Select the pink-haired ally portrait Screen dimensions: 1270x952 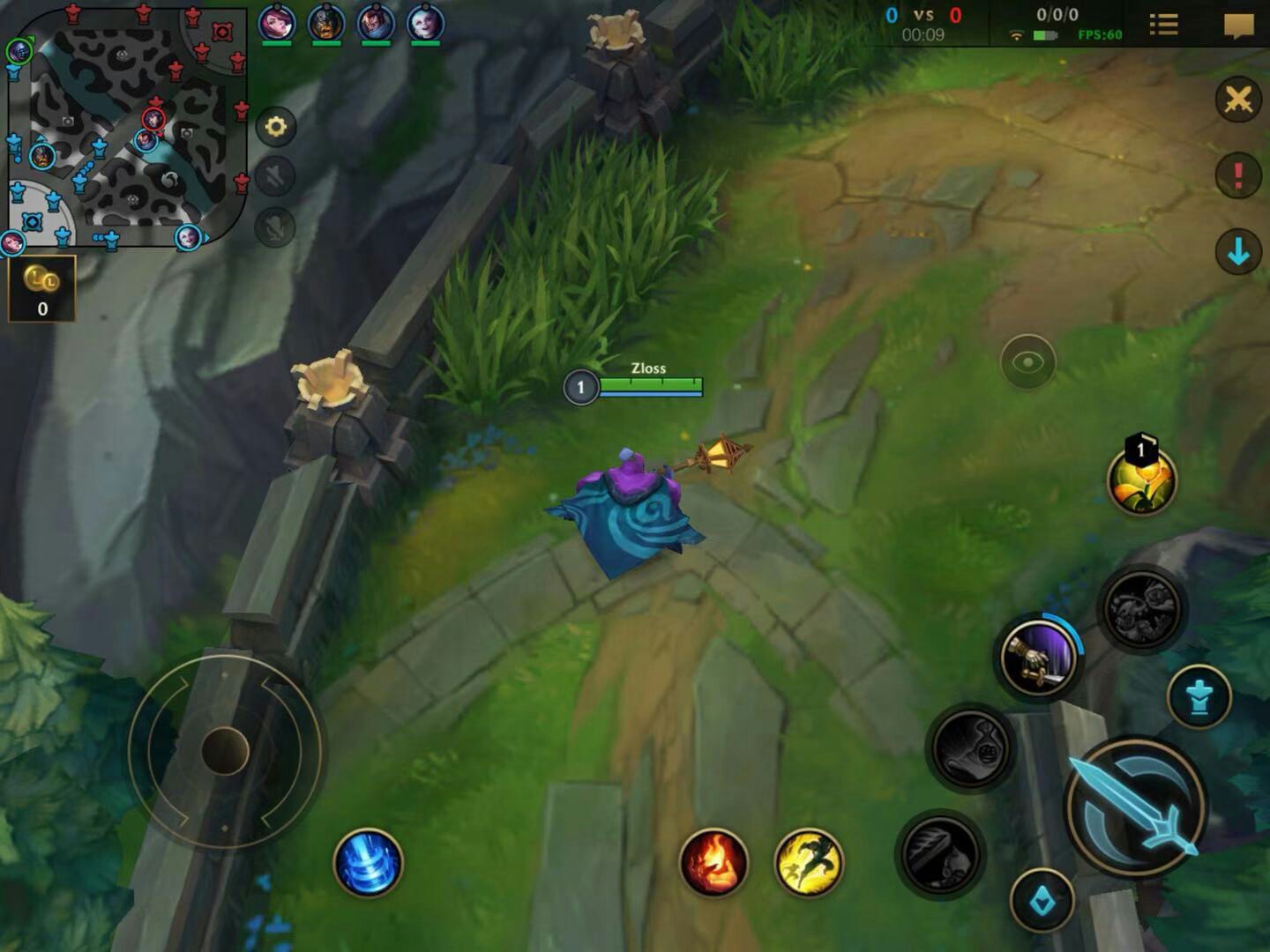pyautogui.click(x=276, y=23)
